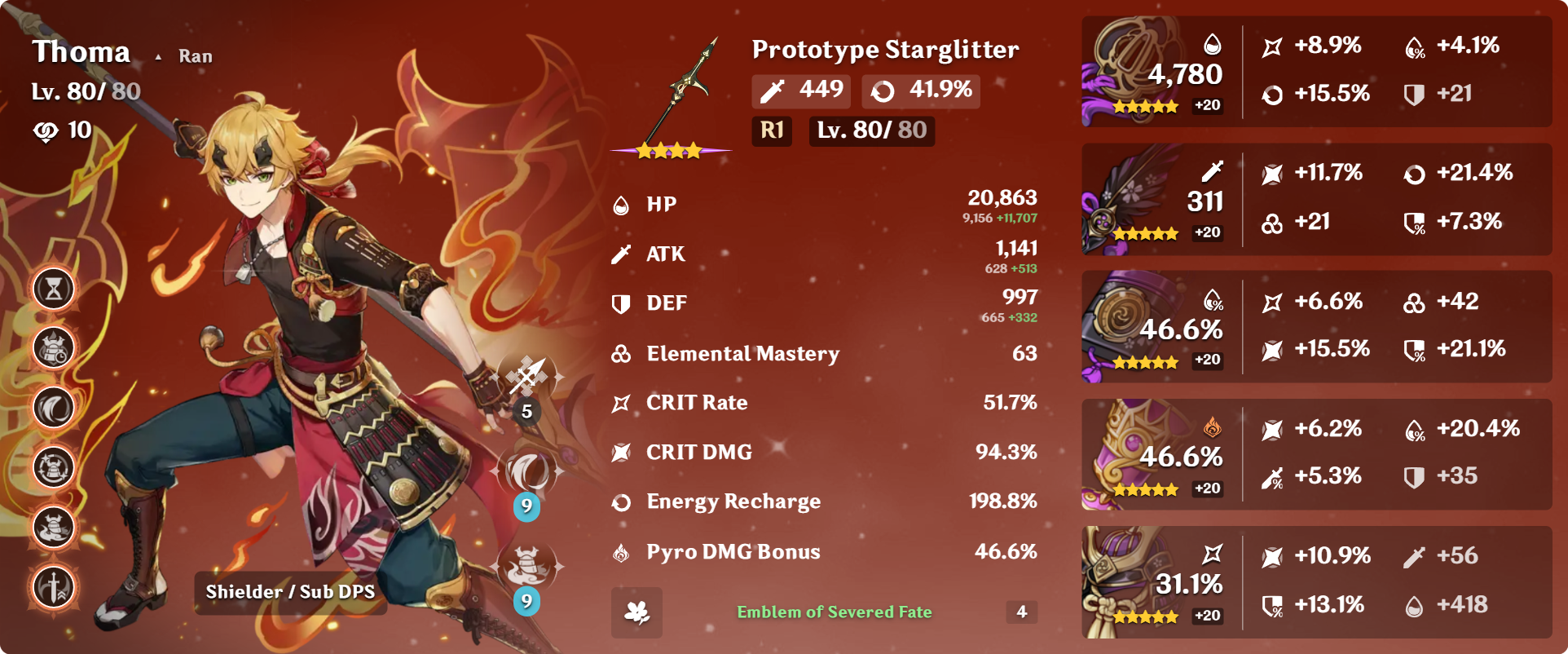Click the Emblem of Severed Fate set icon

[x=636, y=612]
